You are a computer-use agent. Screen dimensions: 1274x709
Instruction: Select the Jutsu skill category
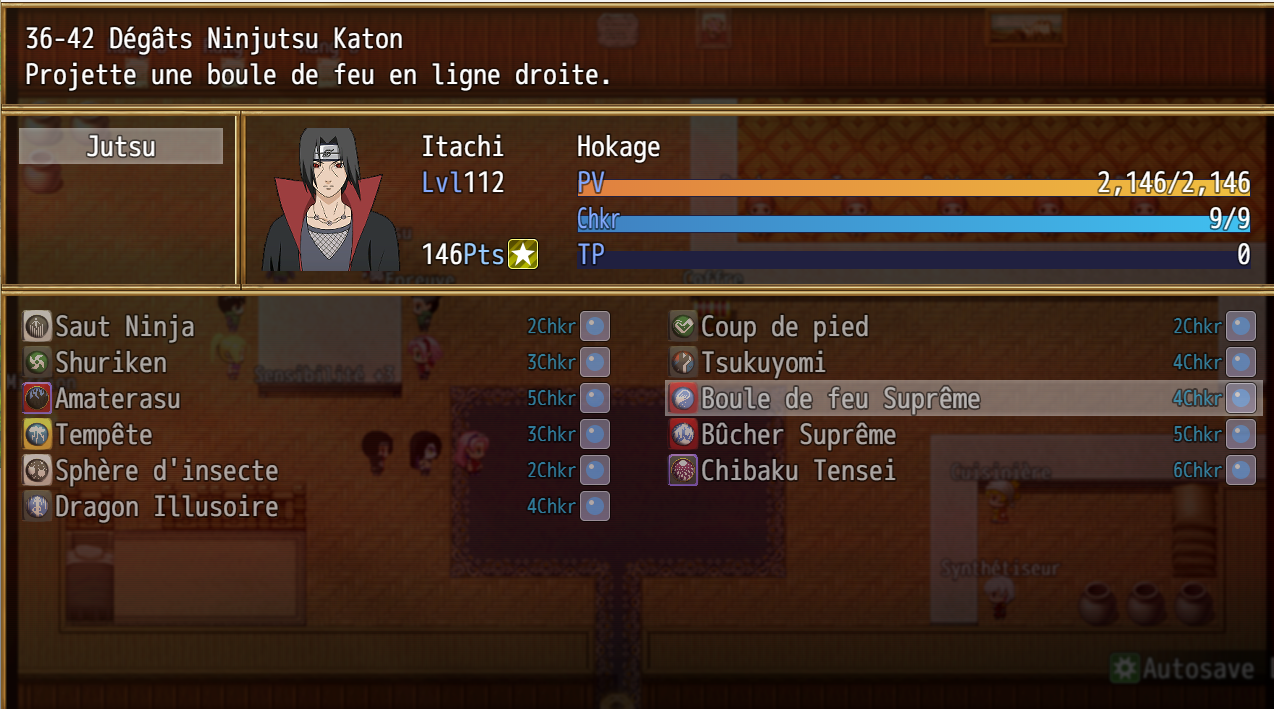[120, 147]
